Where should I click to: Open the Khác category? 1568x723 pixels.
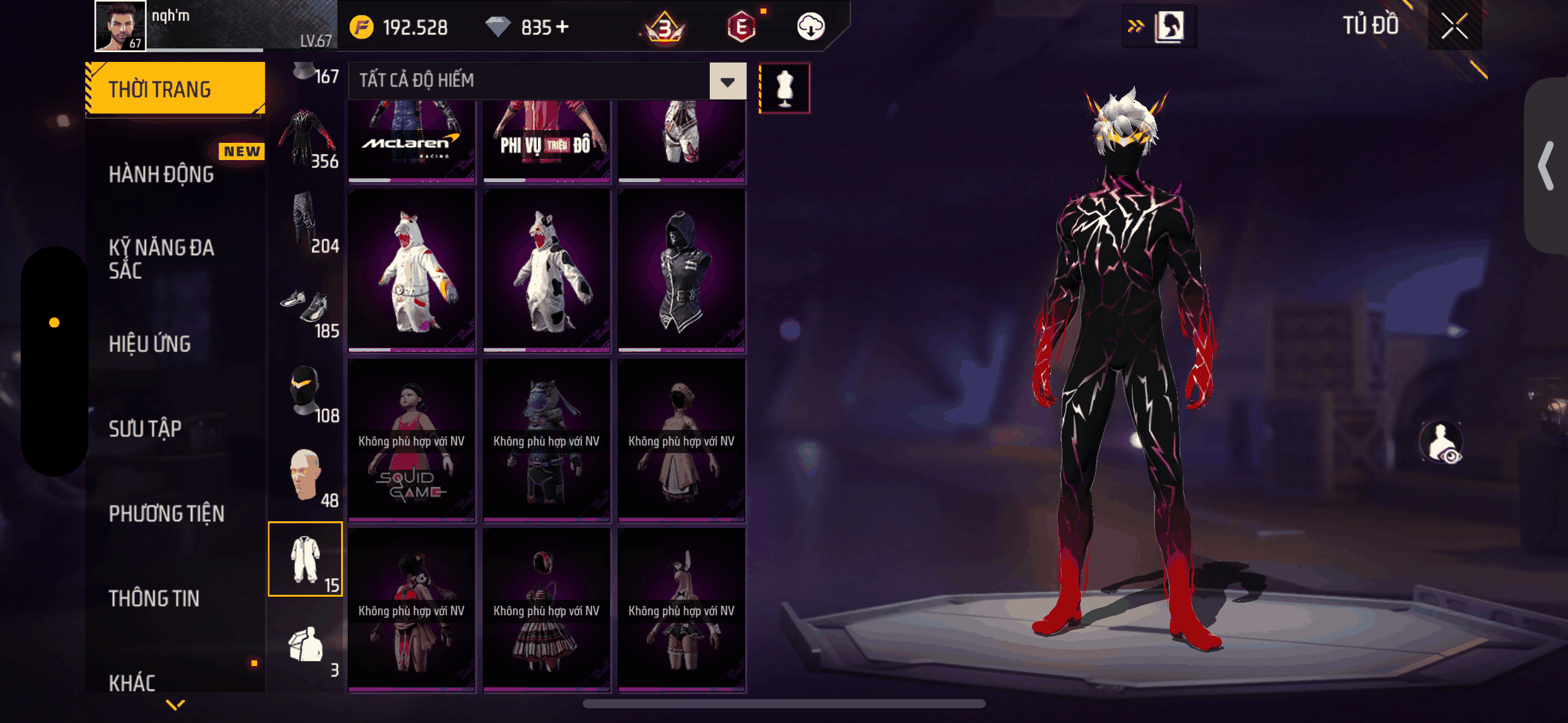132,683
